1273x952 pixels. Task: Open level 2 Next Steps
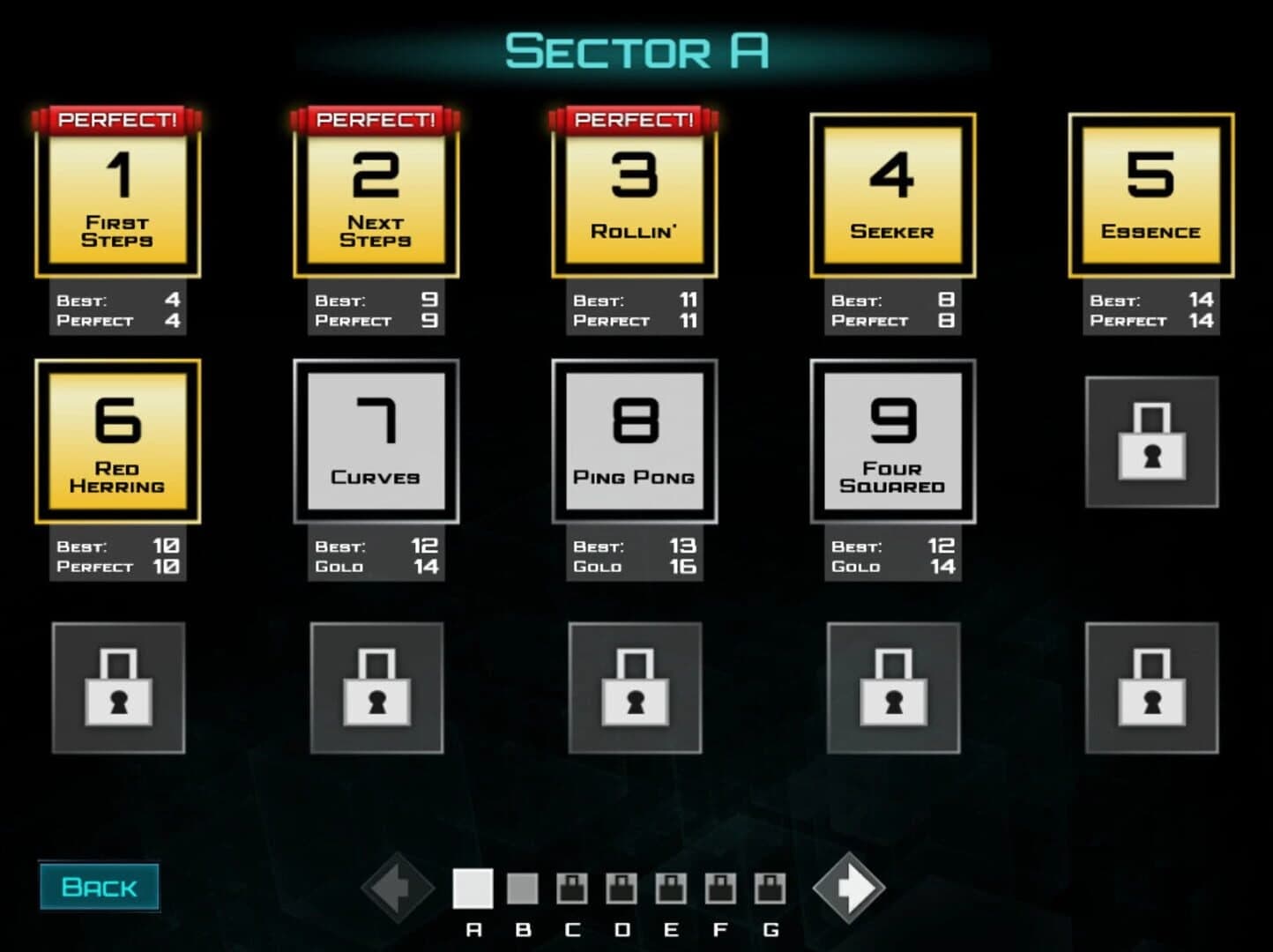click(x=376, y=196)
